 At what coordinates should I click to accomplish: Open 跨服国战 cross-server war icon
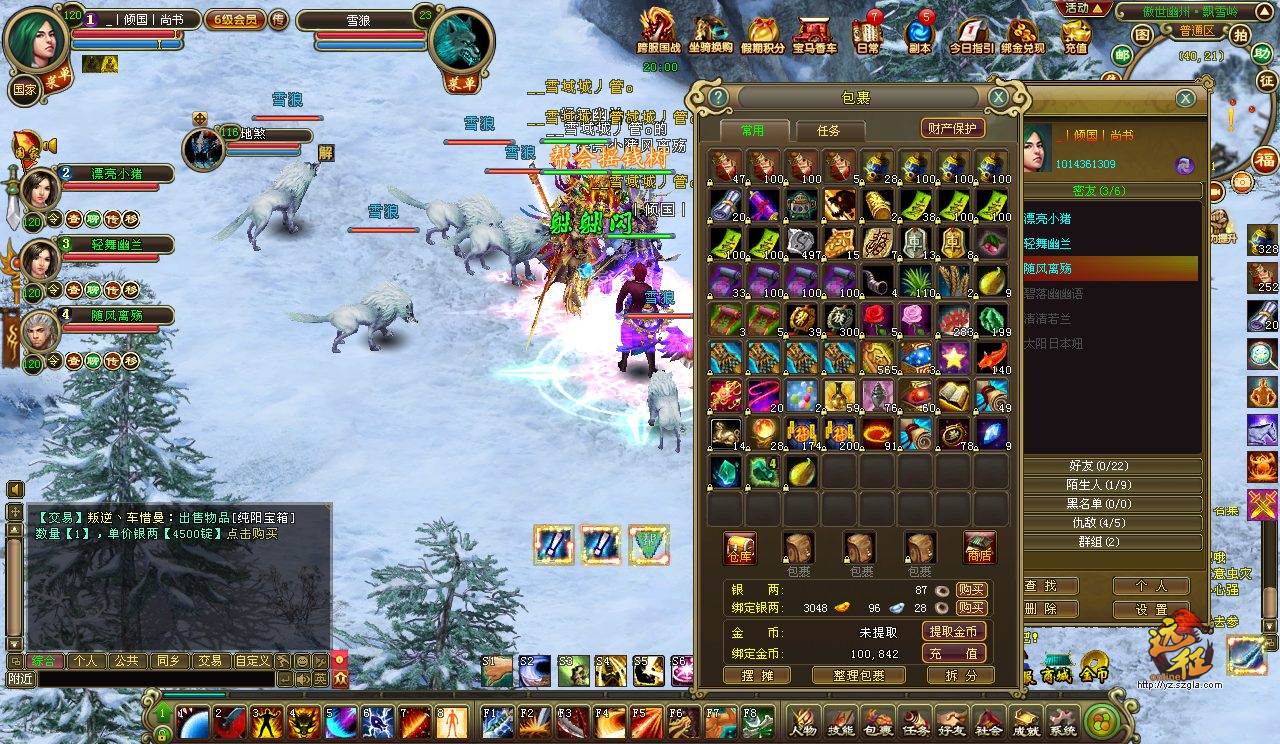[658, 32]
